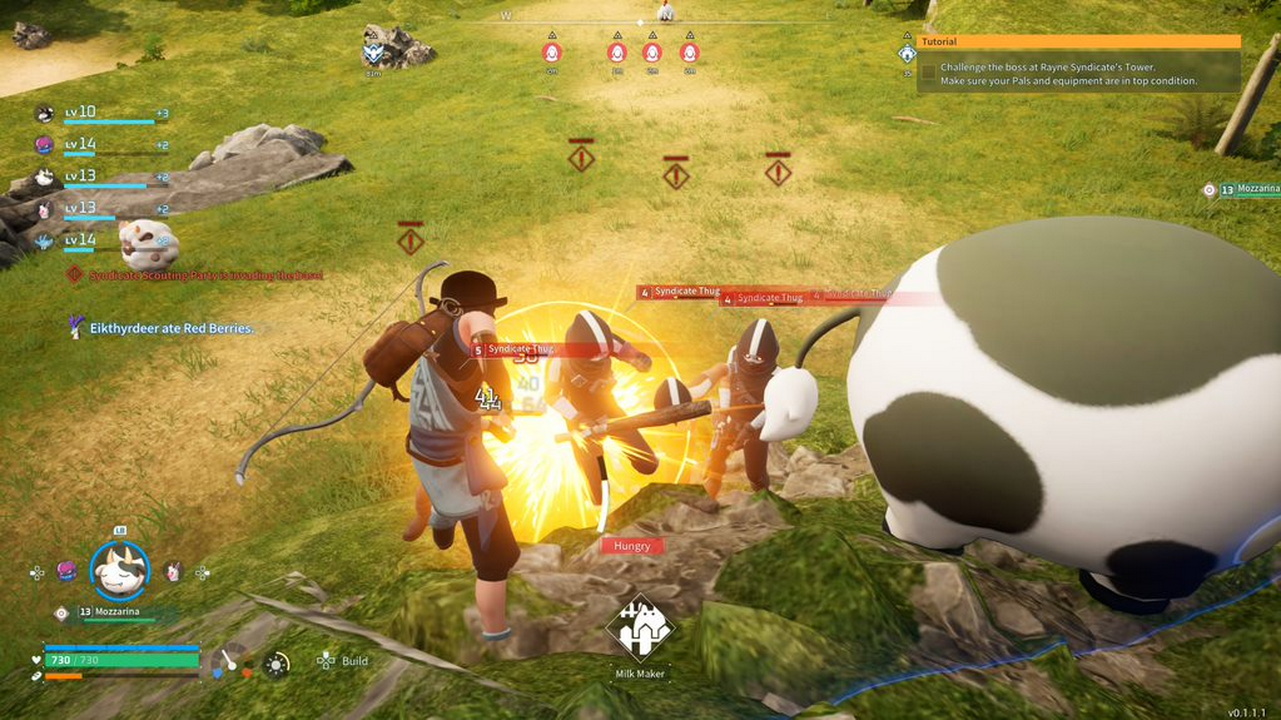Select the equipped weapon gauge icon
Screen dimensions: 1281x720
click(x=229, y=660)
